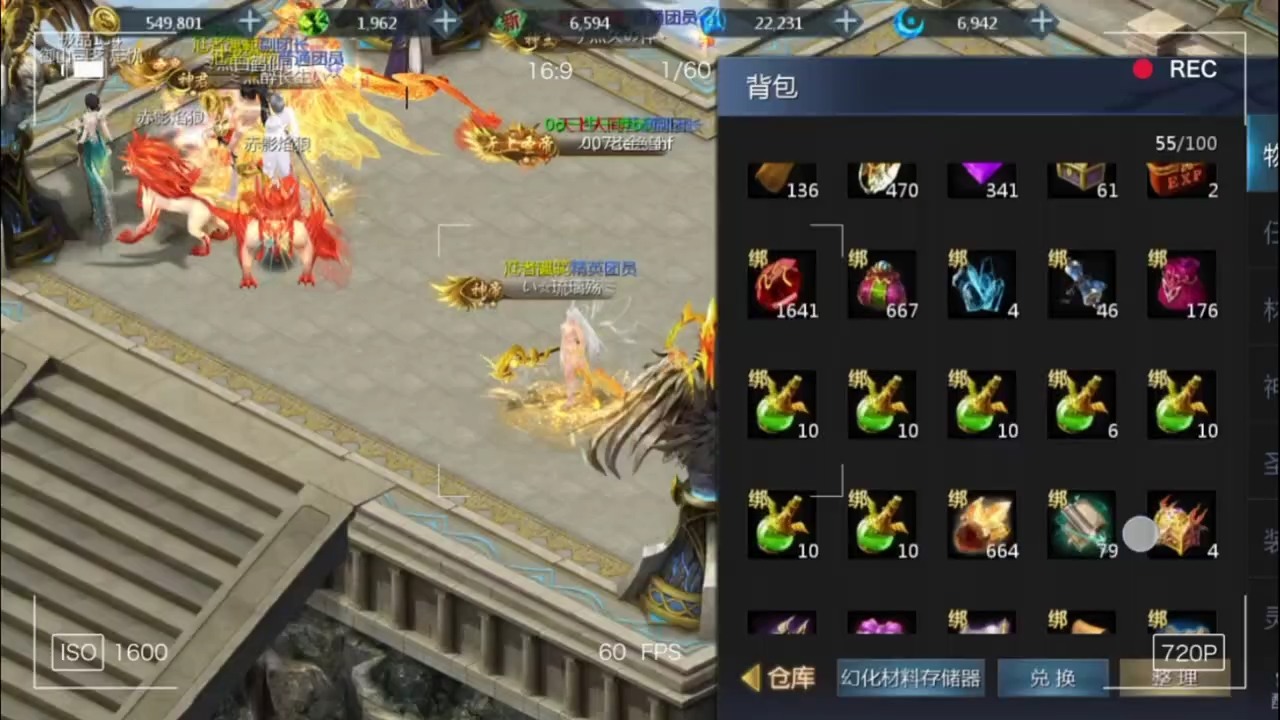Select the green potion stack of 6
This screenshot has height=720, width=1280.
pos(1083,405)
